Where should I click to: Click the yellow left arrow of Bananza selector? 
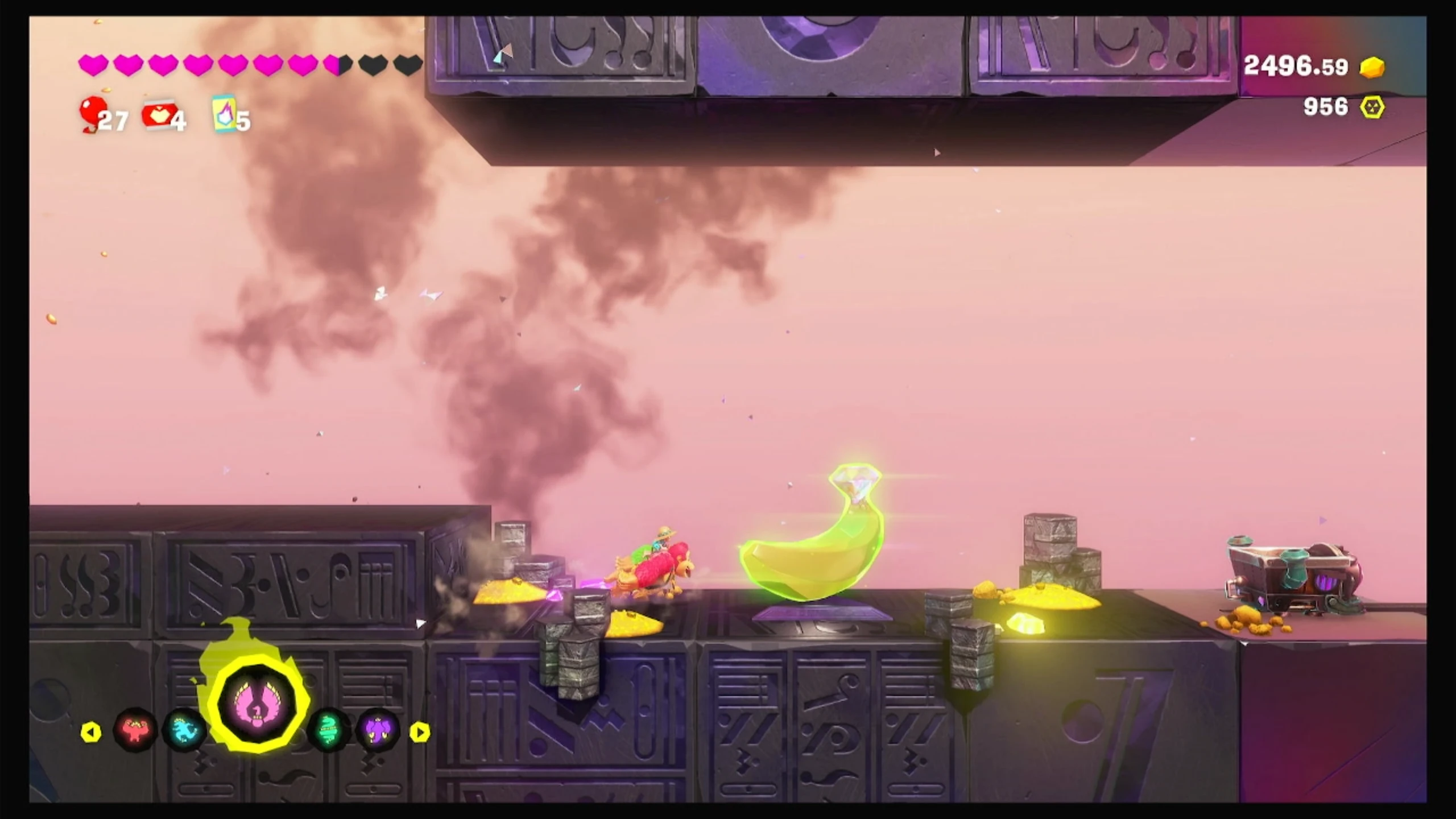coord(91,732)
